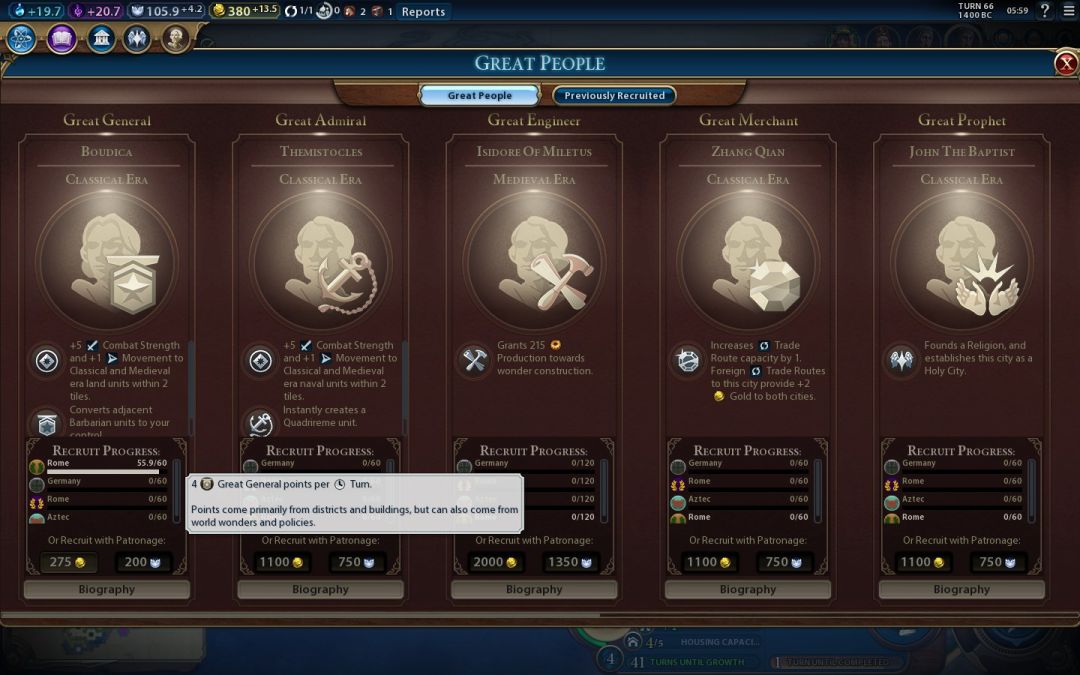Open Zhang Qian's Biography

pyautogui.click(x=748, y=590)
